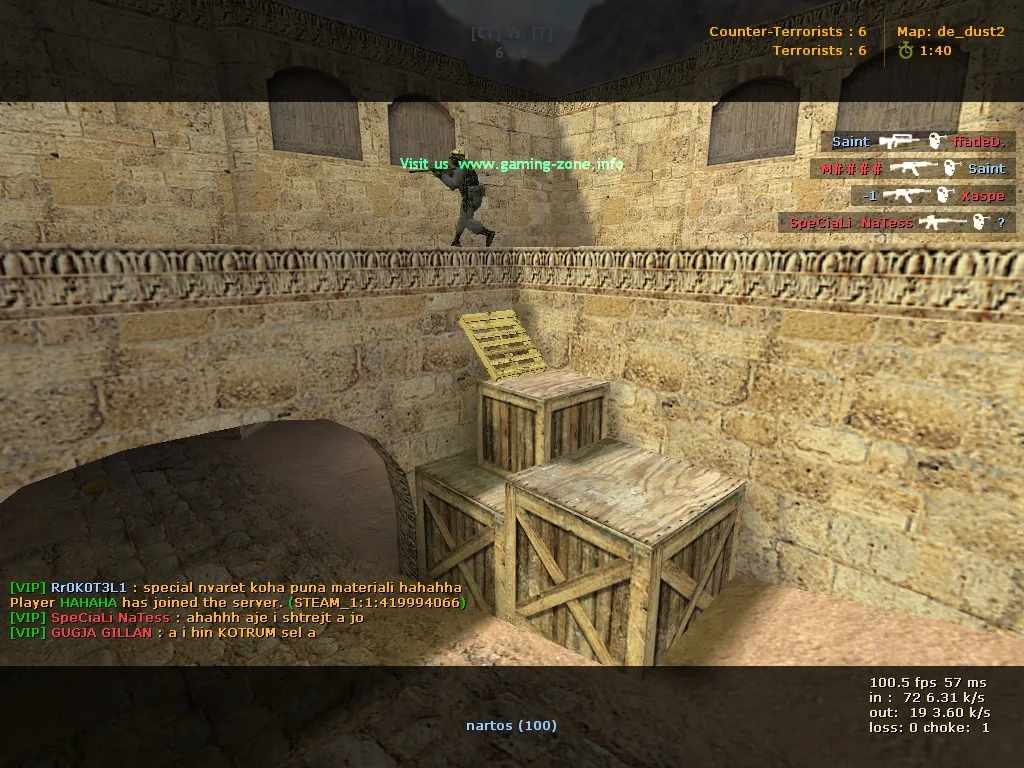Click the HAHAHA joined the server notice
This screenshot has height=768, width=1024.
pyautogui.click(x=238, y=603)
